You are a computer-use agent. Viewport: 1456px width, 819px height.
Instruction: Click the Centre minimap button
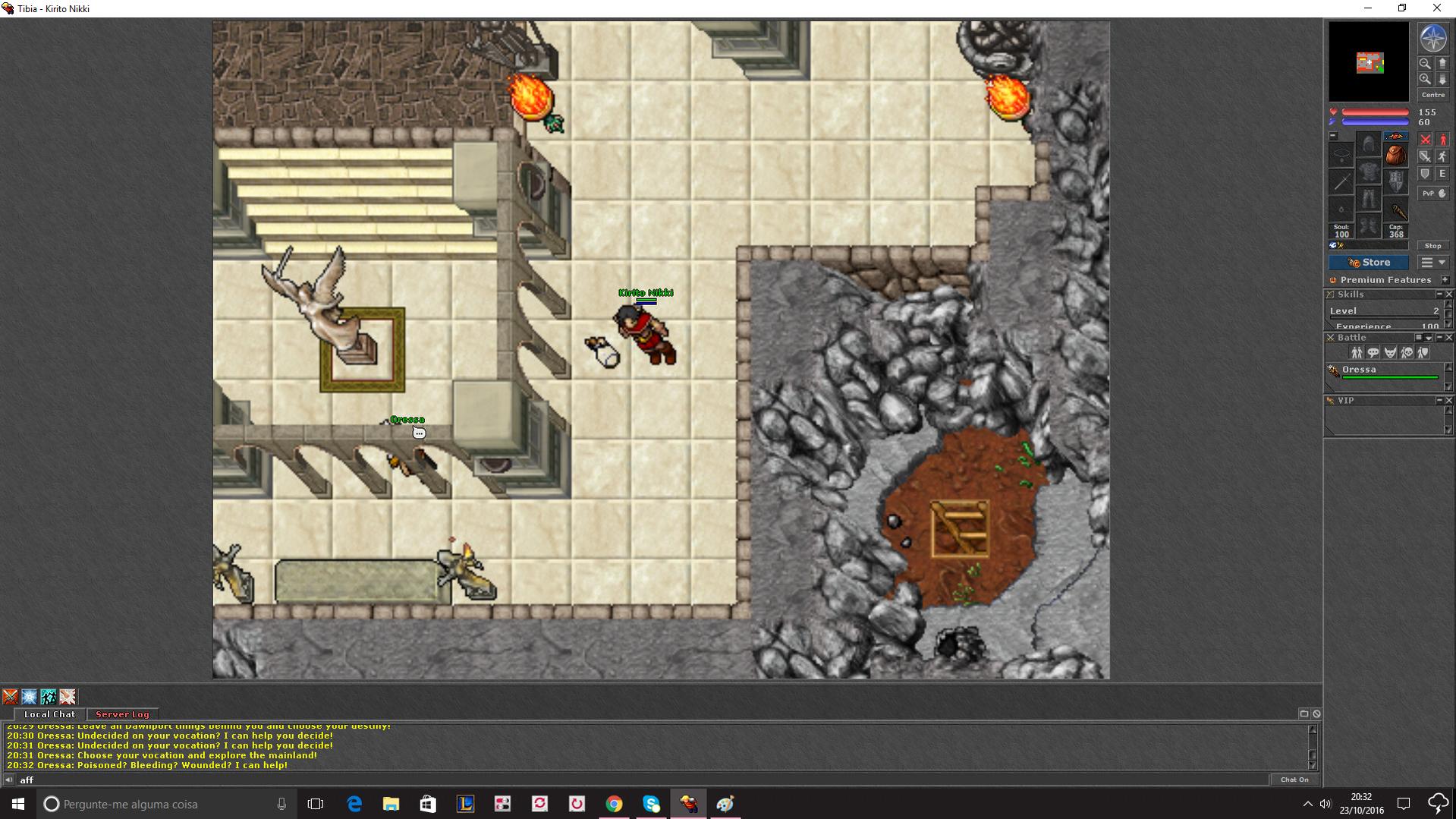(1432, 95)
